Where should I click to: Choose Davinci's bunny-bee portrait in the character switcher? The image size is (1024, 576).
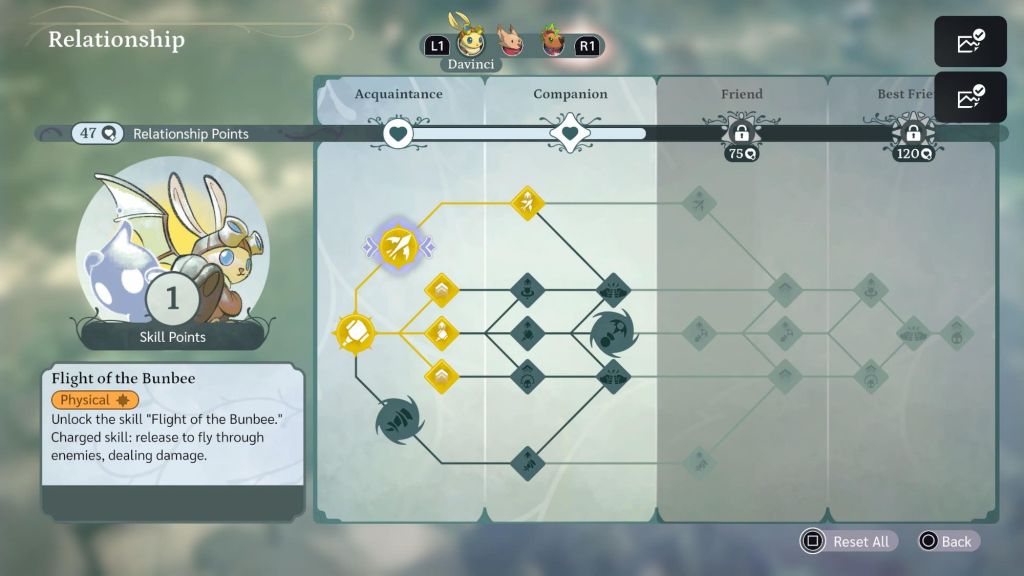point(470,43)
